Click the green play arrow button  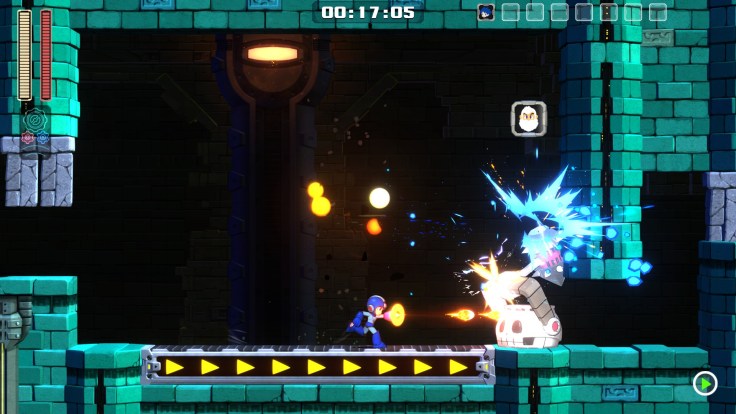pyautogui.click(x=705, y=382)
